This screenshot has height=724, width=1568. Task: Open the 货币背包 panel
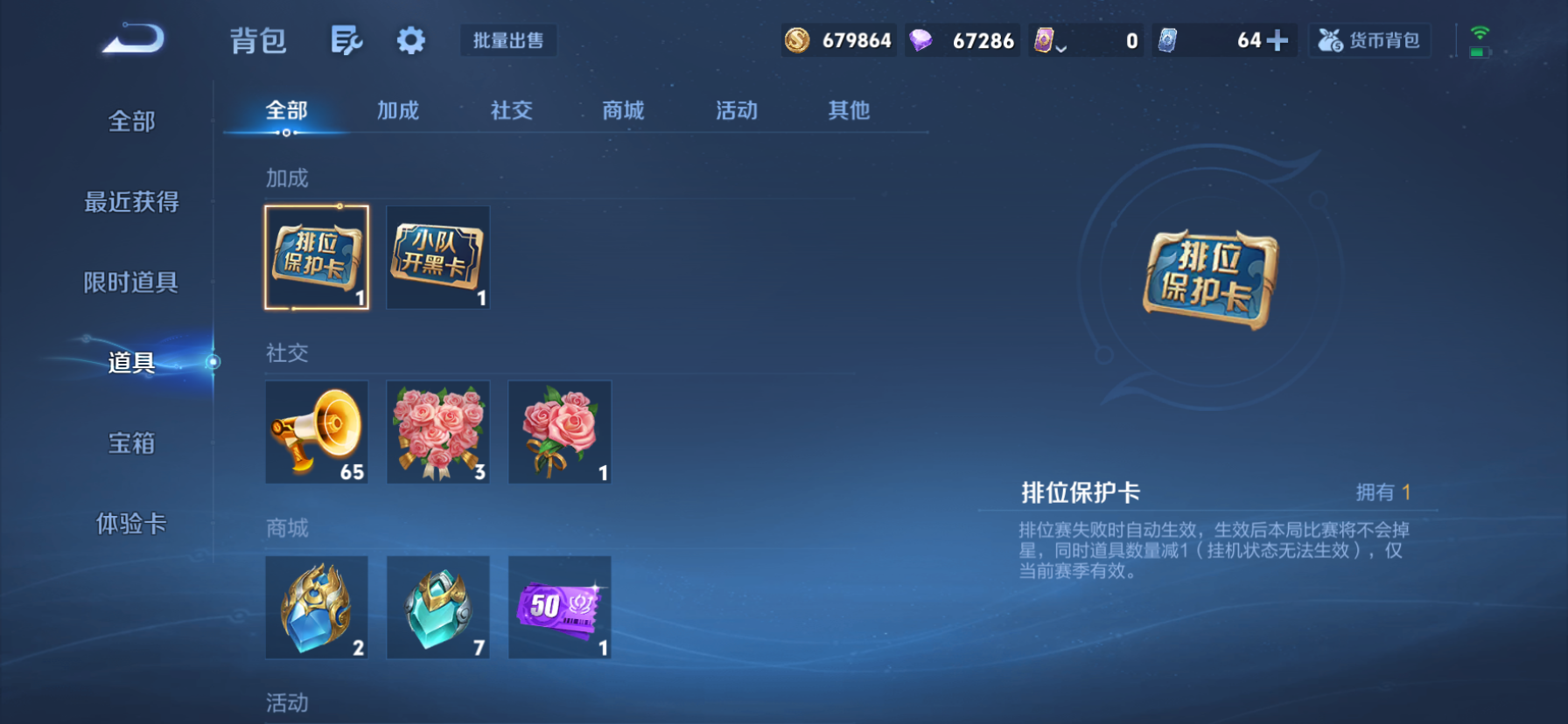point(1369,39)
